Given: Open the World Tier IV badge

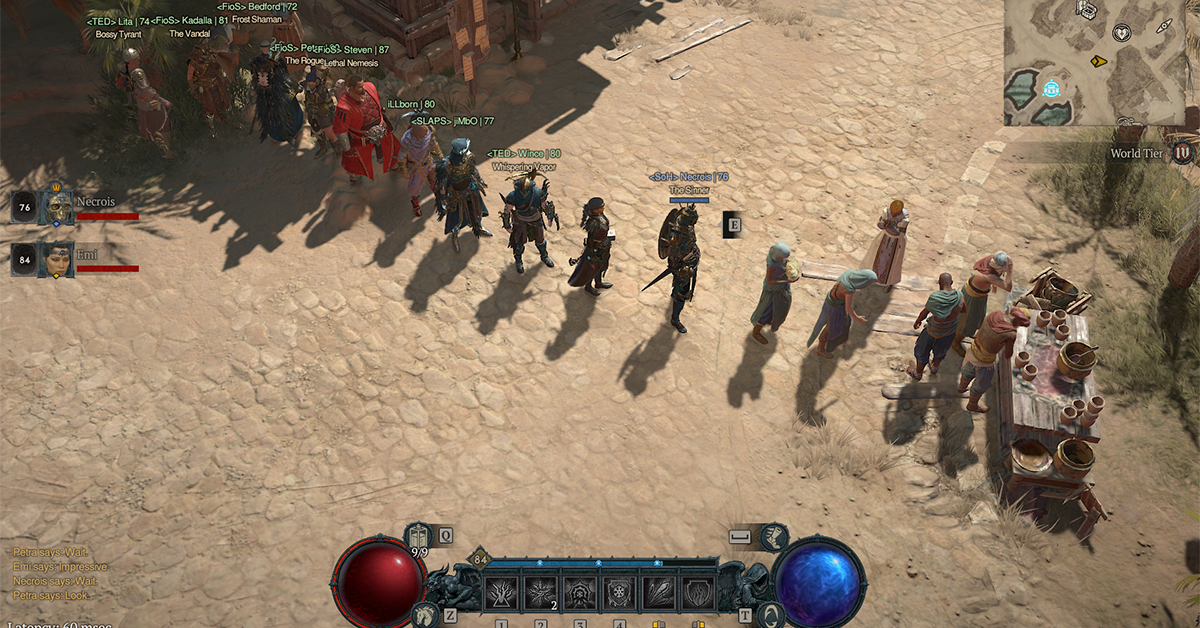Looking at the screenshot, I should tap(1183, 153).
